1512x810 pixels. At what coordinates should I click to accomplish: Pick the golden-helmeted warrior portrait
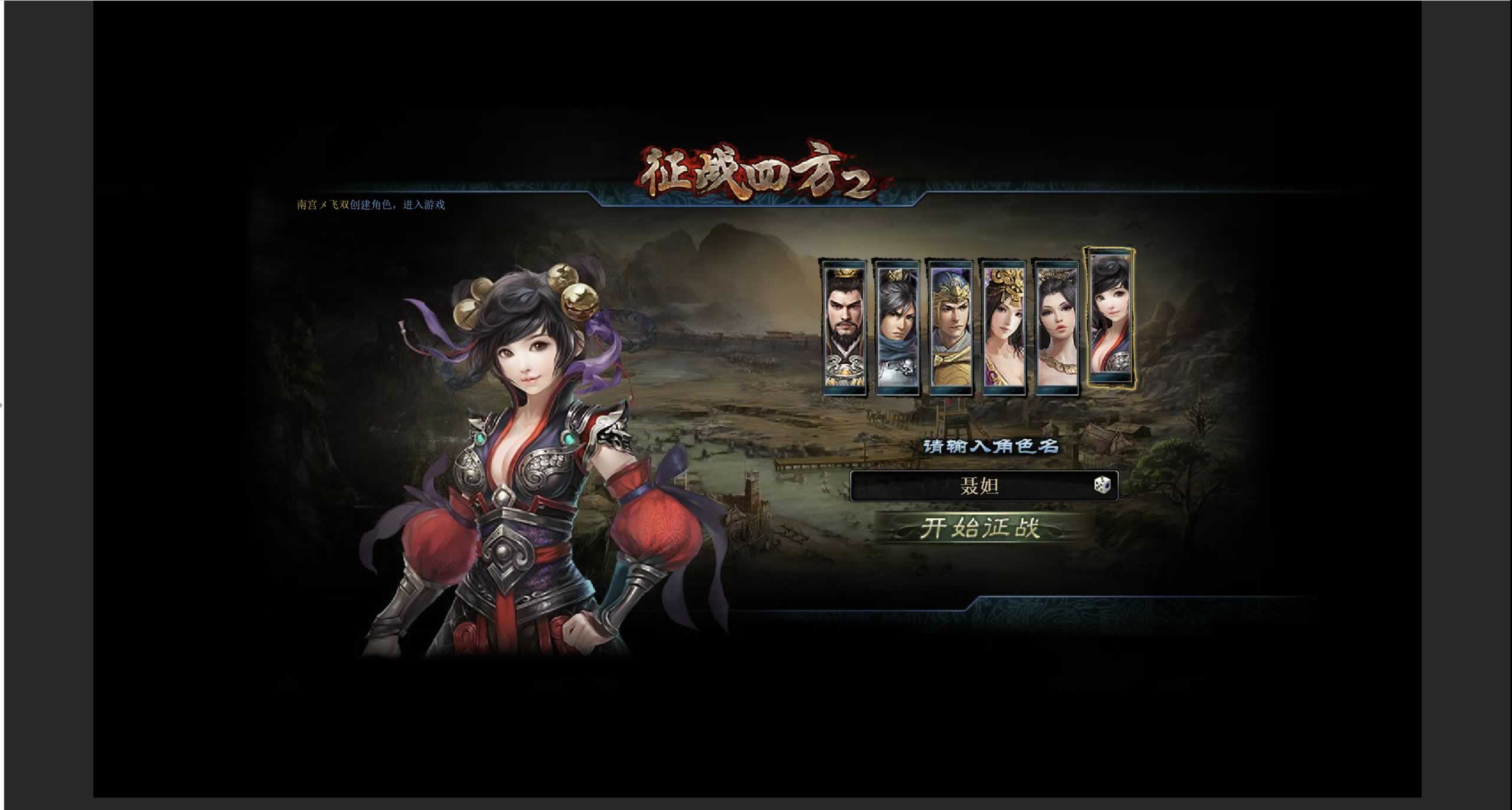pos(949,328)
